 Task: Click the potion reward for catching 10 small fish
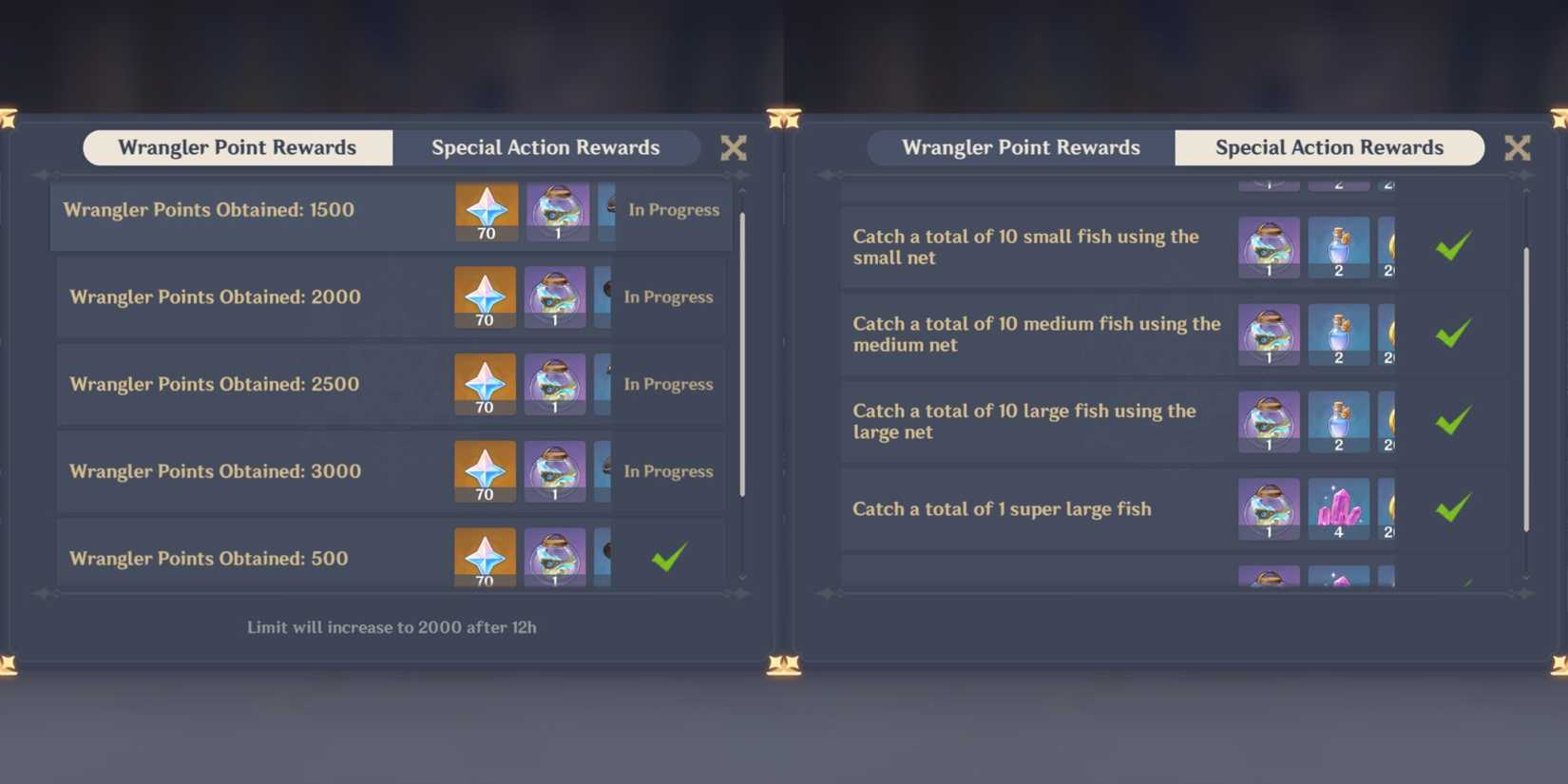1338,247
